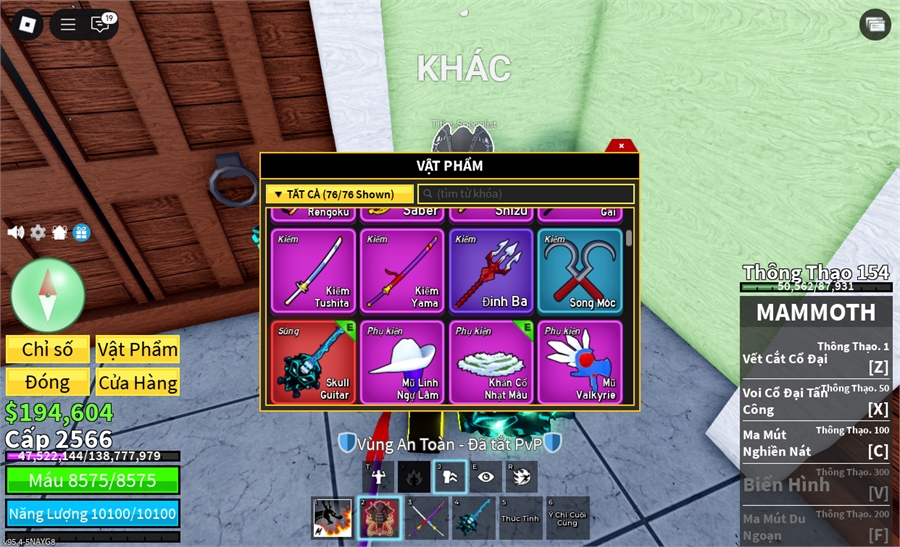Viewport: 900px width, 547px height.
Task: Choose the Kiếm Yama sword item
Action: tap(402, 271)
